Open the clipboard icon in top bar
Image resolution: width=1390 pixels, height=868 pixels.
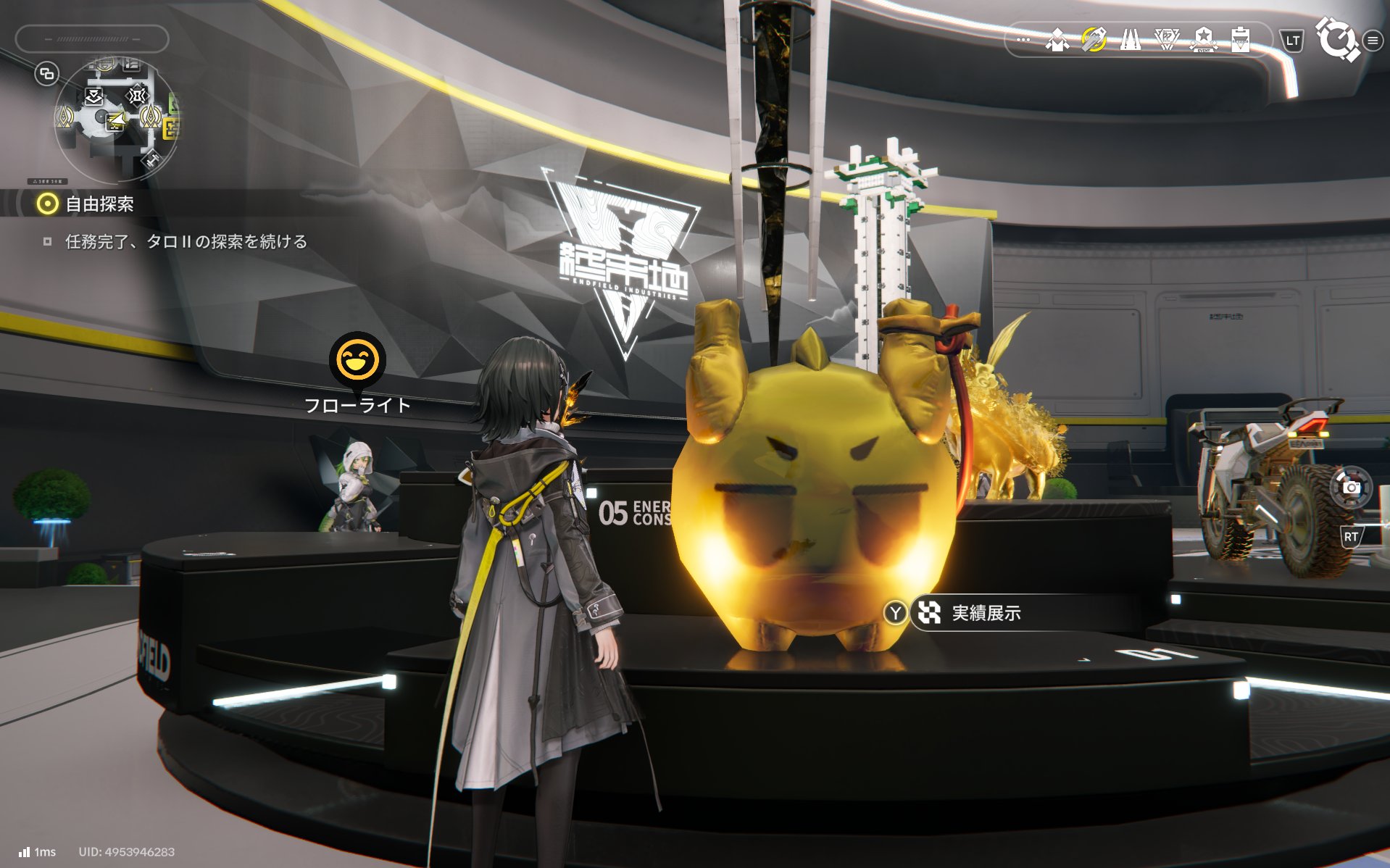tap(1240, 40)
